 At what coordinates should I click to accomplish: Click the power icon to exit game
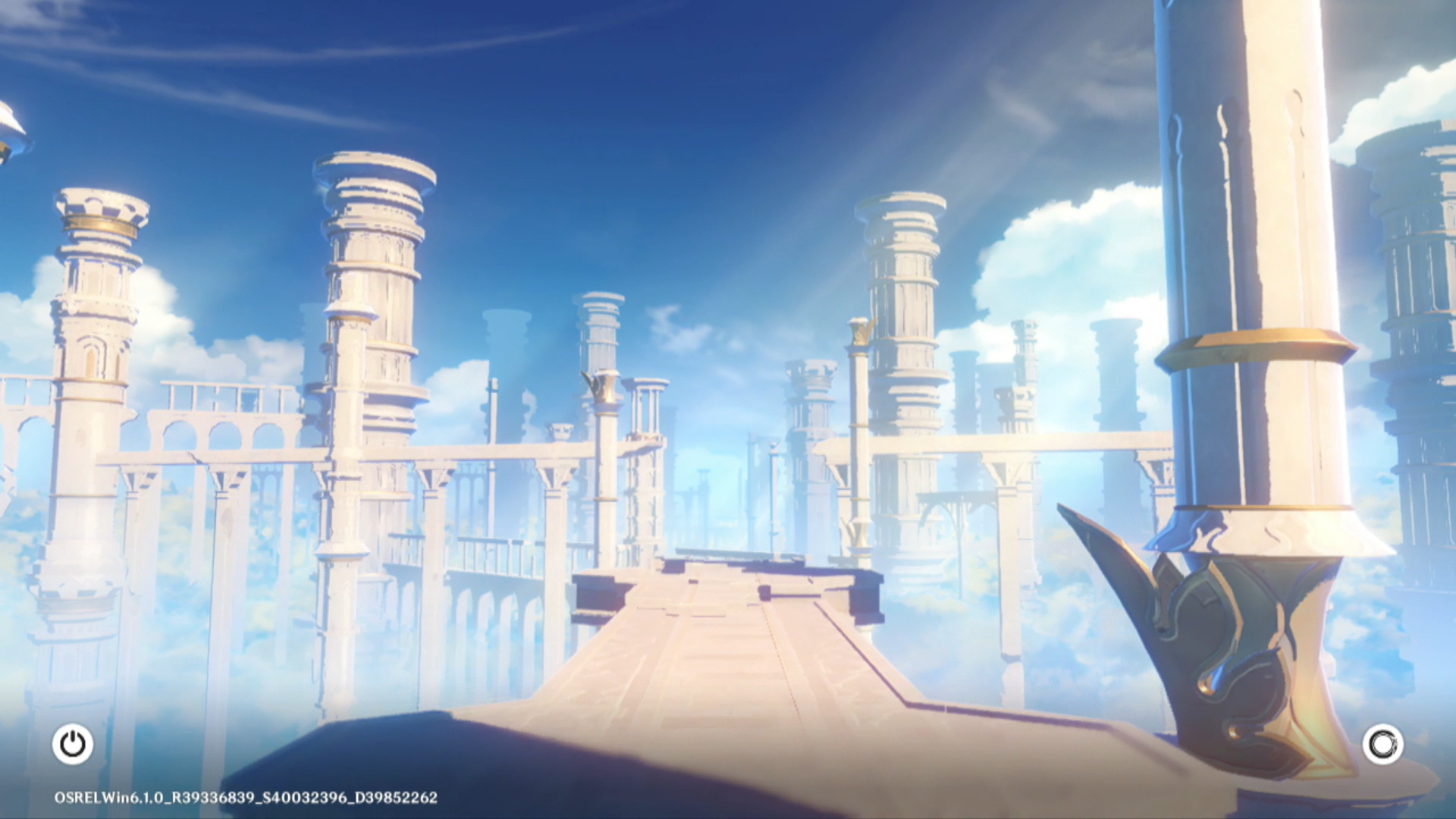(73, 744)
